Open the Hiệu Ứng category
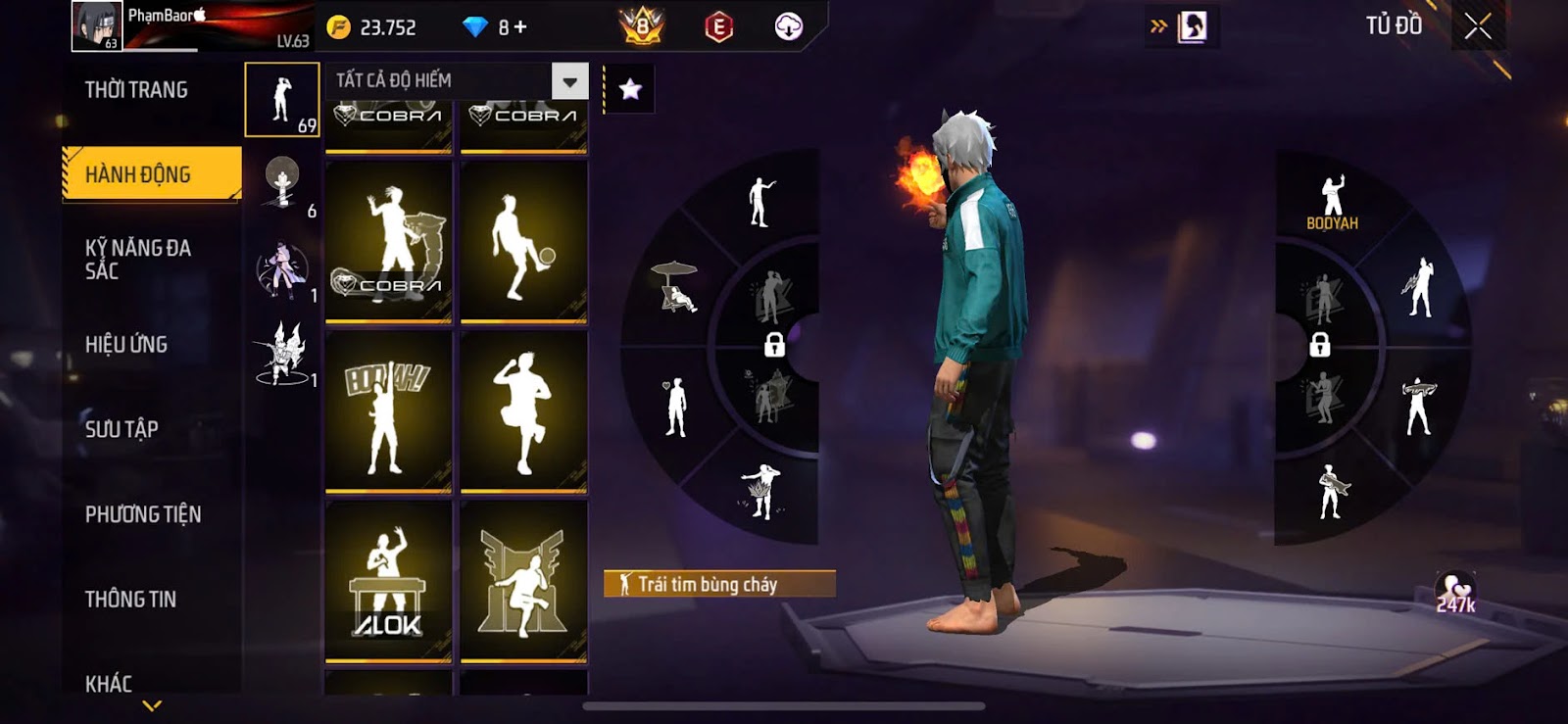 126,344
